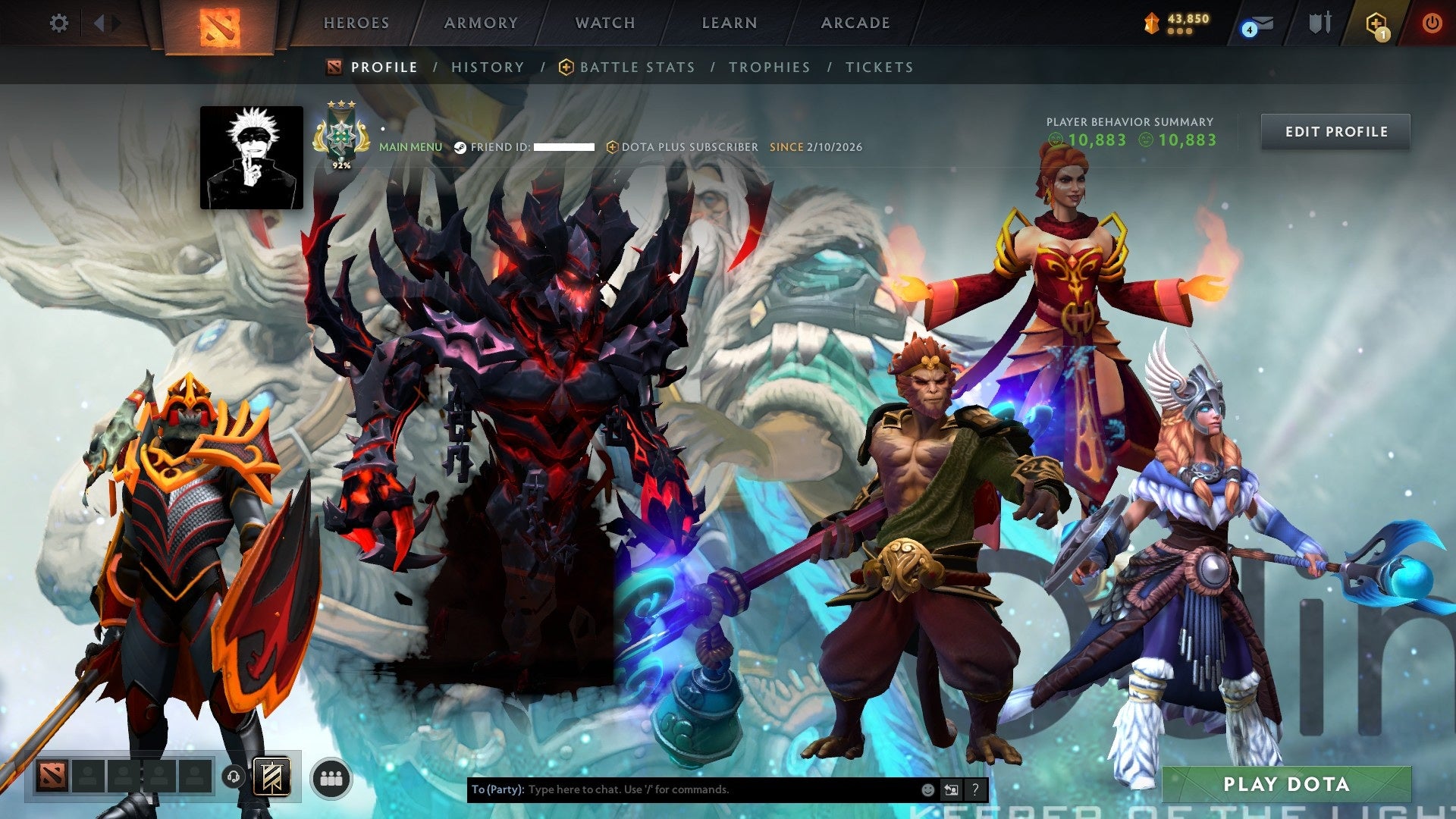
Task: Open the settings gear icon
Action: tap(58, 23)
